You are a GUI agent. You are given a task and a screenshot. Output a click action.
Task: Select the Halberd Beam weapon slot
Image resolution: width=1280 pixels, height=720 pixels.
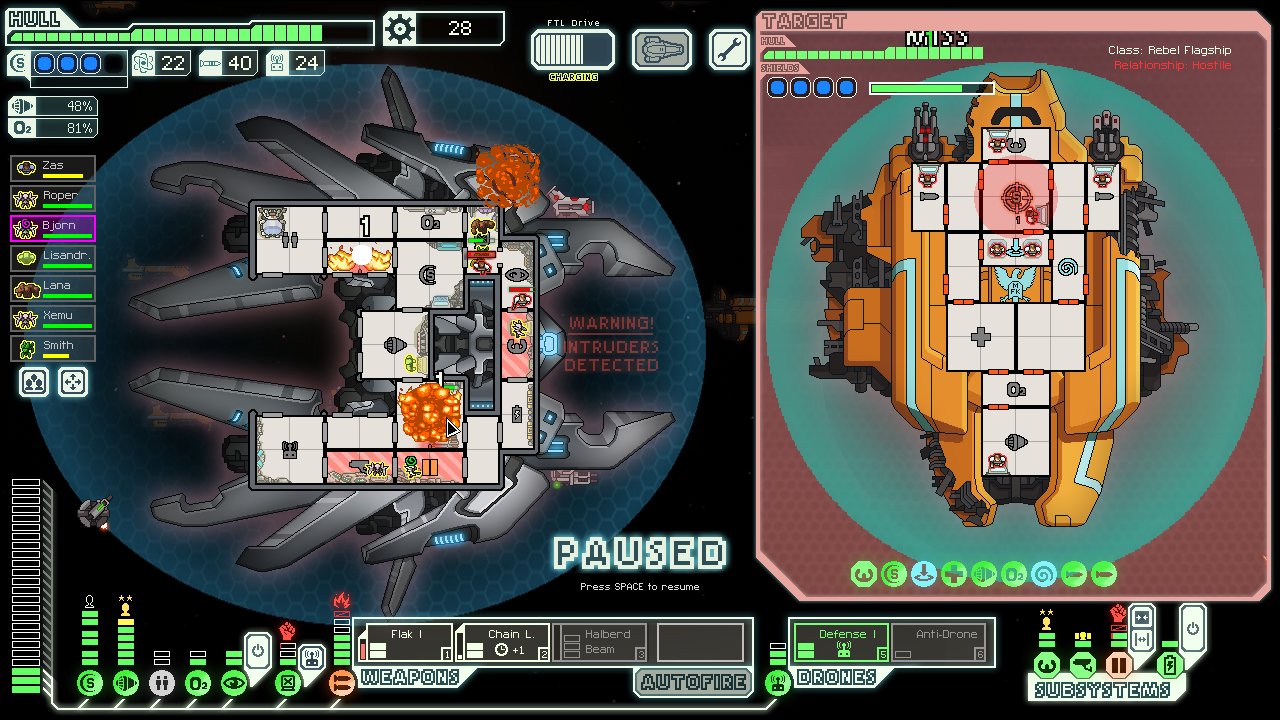(x=600, y=642)
